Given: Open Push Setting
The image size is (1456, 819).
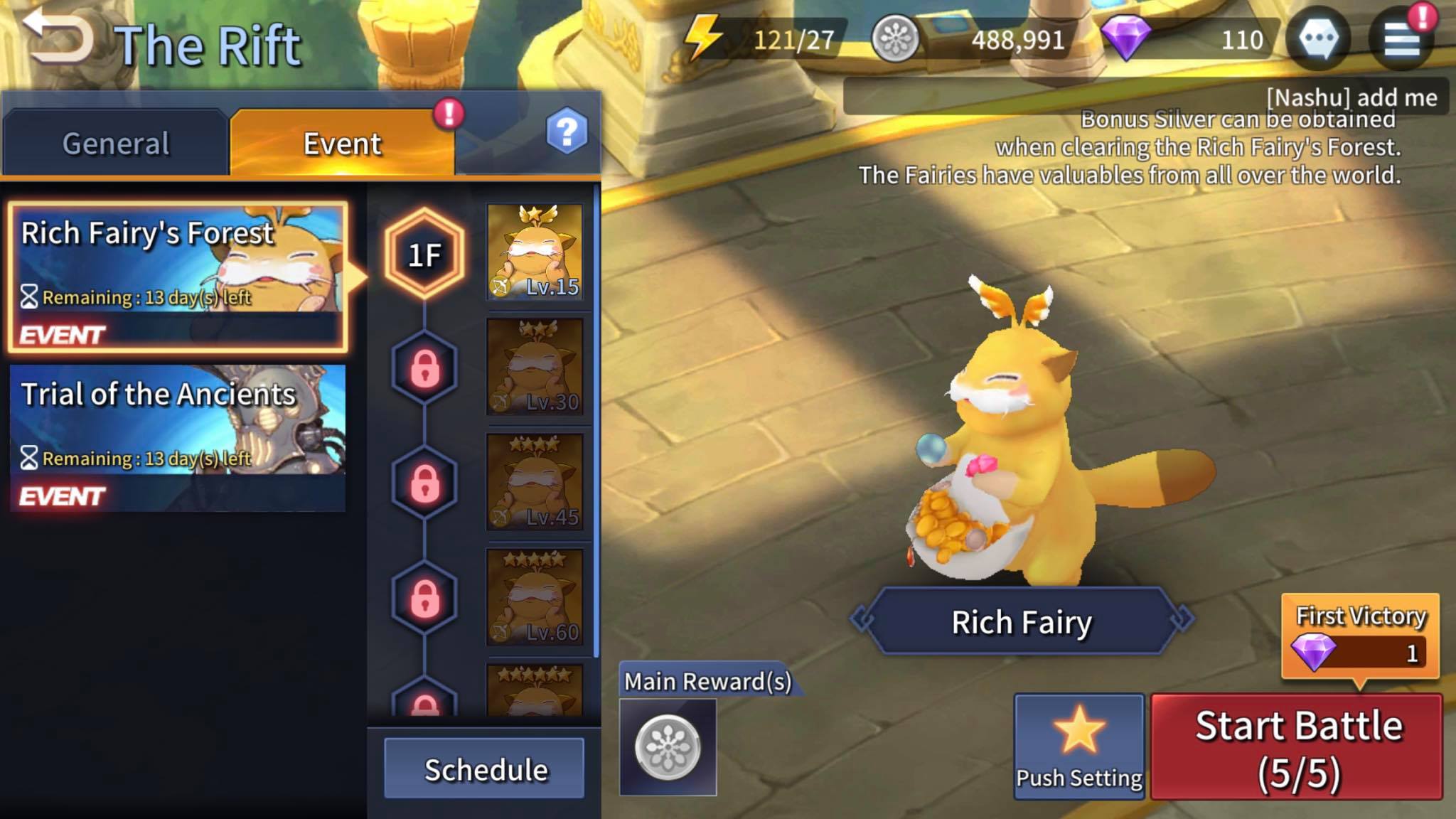Looking at the screenshot, I should click(x=1078, y=746).
